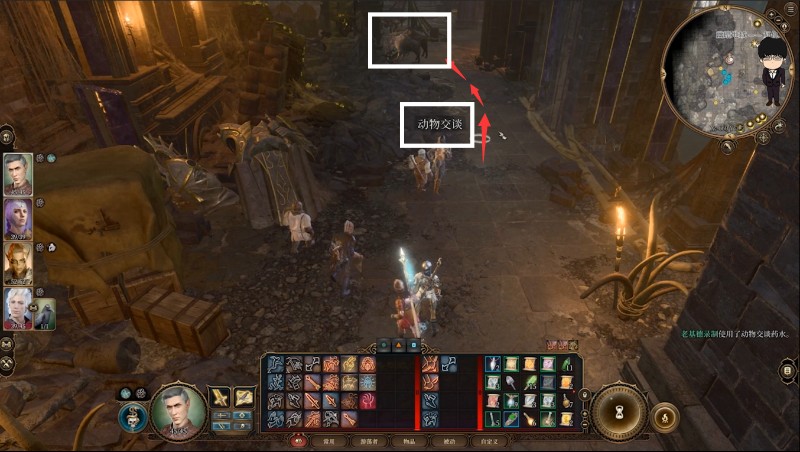Switch to the 被动 hotbar tab
This screenshot has height=452, width=800.
449,441
